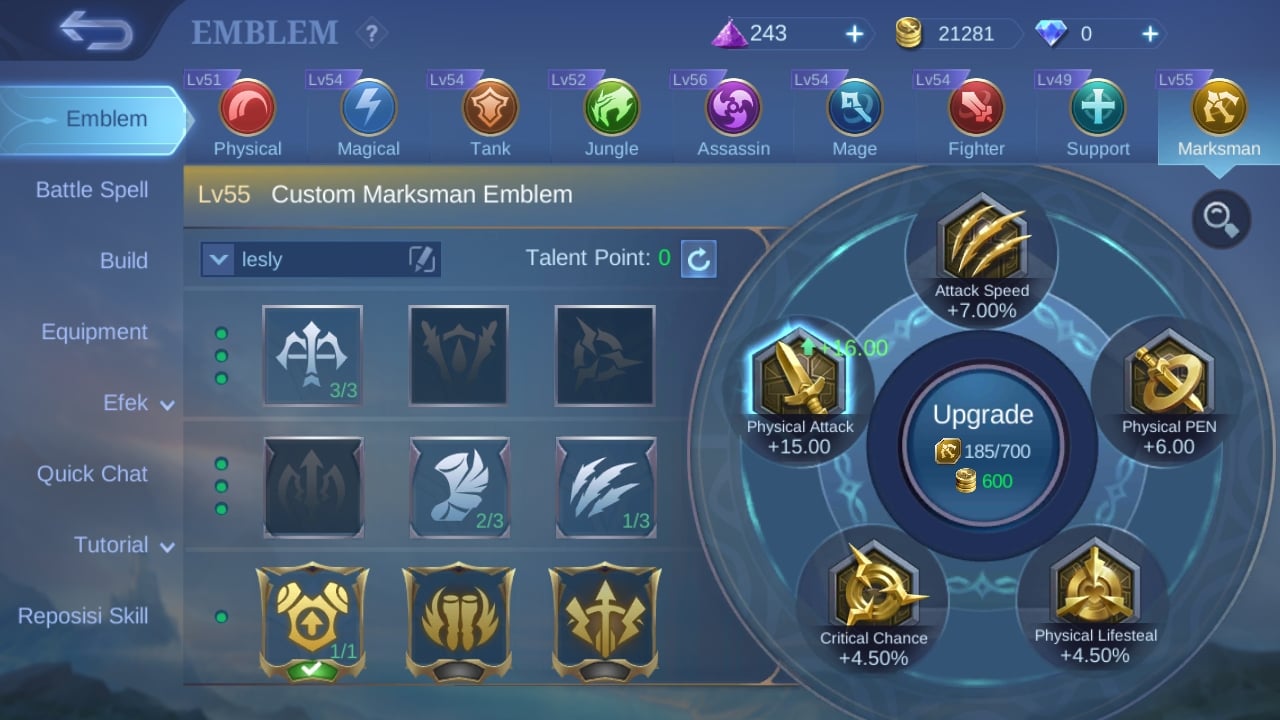Open the magnifying glass detail view
1280x720 pixels.
[x=1221, y=218]
